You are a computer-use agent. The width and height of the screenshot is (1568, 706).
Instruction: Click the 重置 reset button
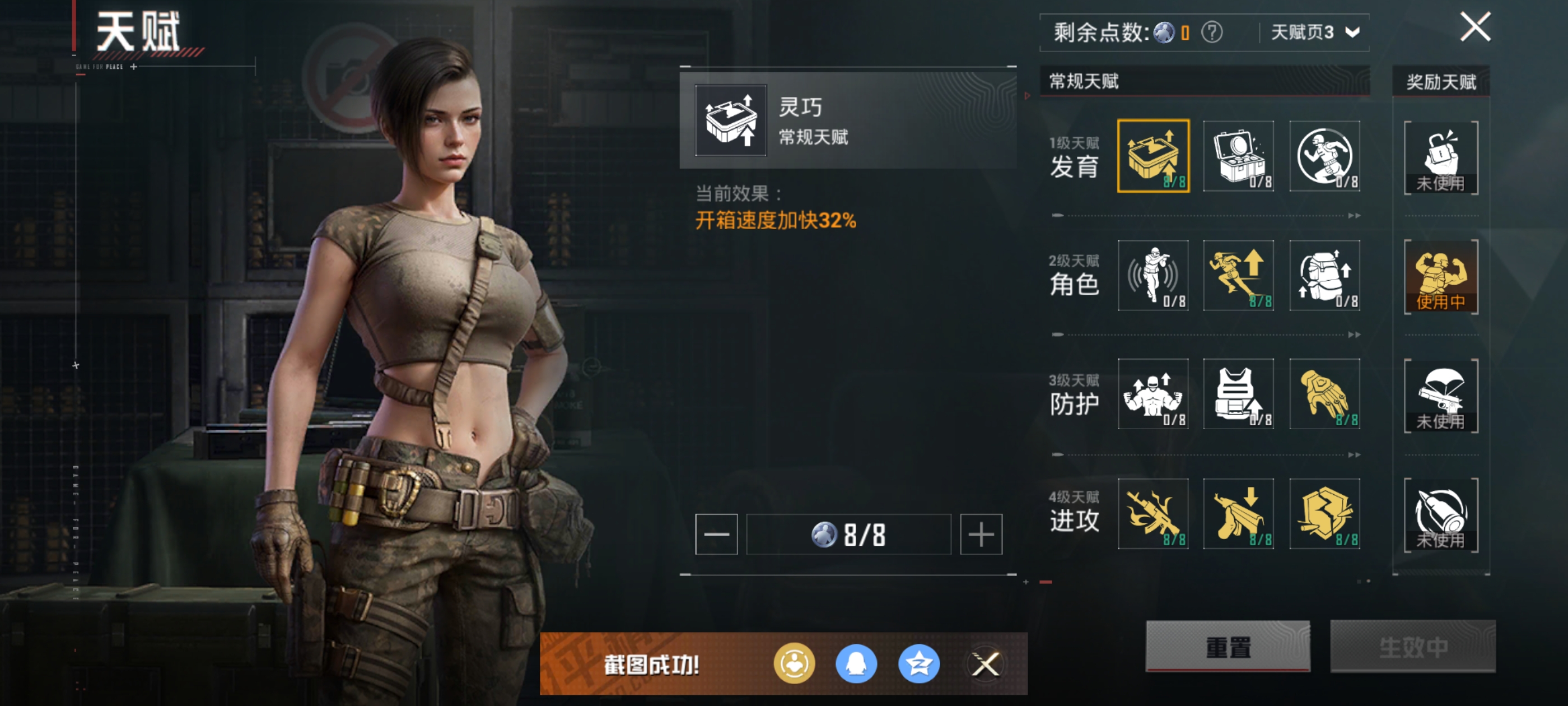coord(1228,646)
